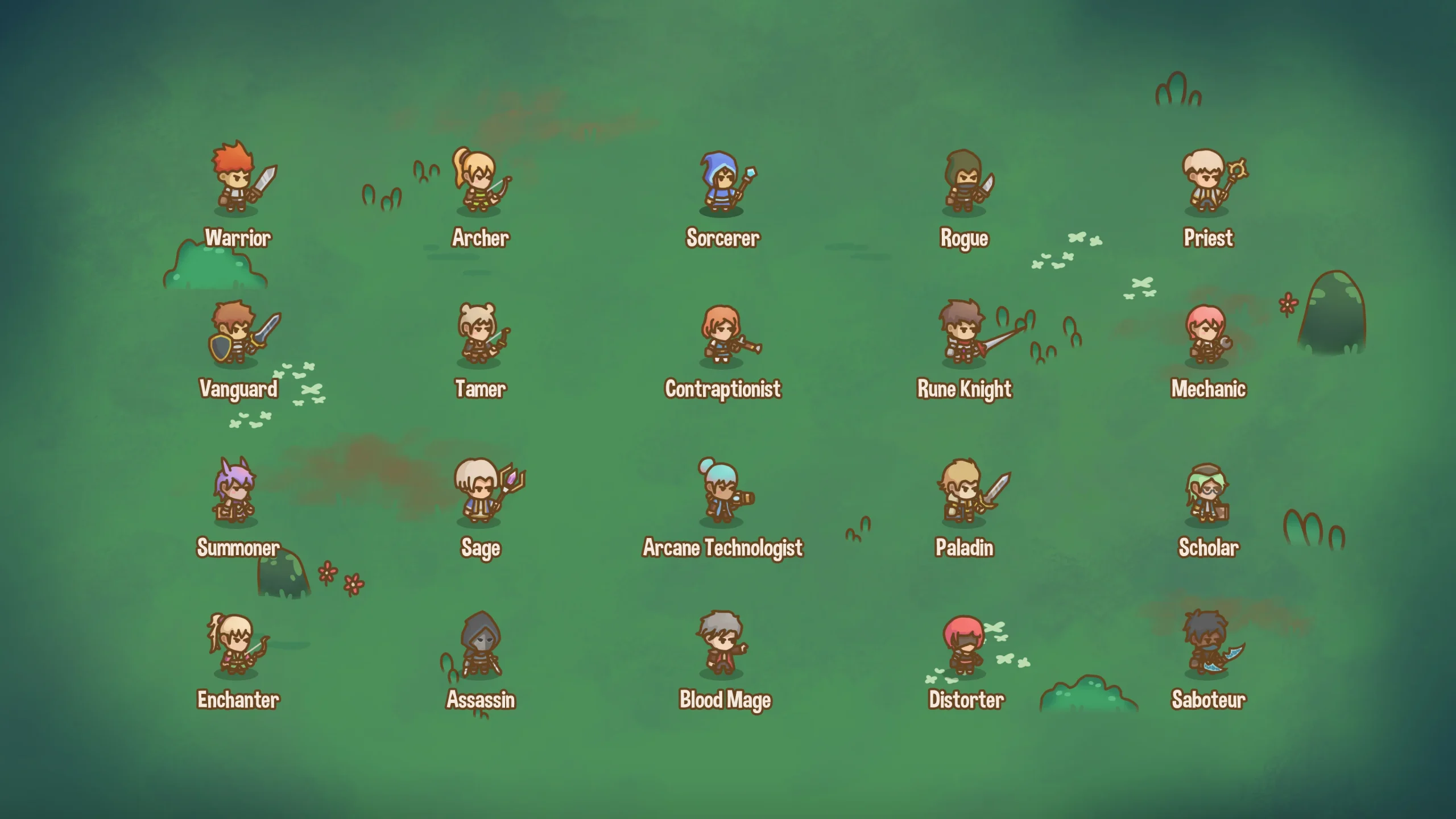This screenshot has width=1456, height=819.
Task: Choose the Assassin class
Action: pyautogui.click(x=481, y=646)
